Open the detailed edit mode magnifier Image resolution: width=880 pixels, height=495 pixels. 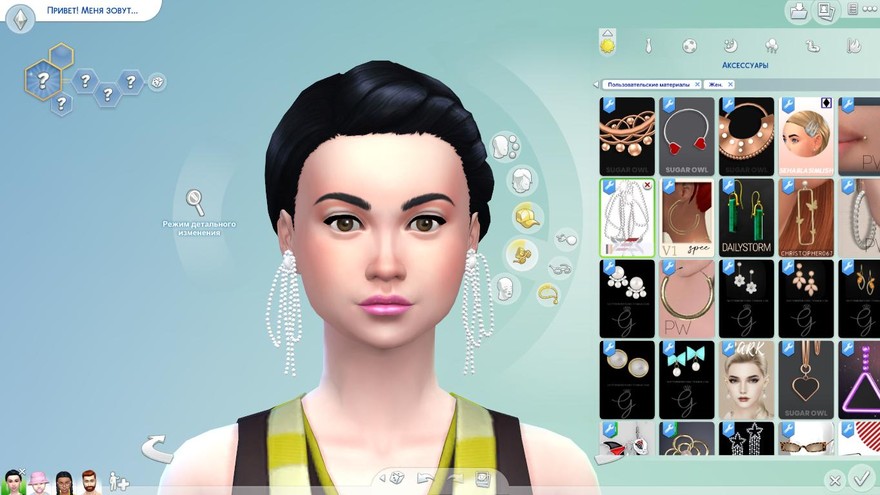tap(195, 202)
